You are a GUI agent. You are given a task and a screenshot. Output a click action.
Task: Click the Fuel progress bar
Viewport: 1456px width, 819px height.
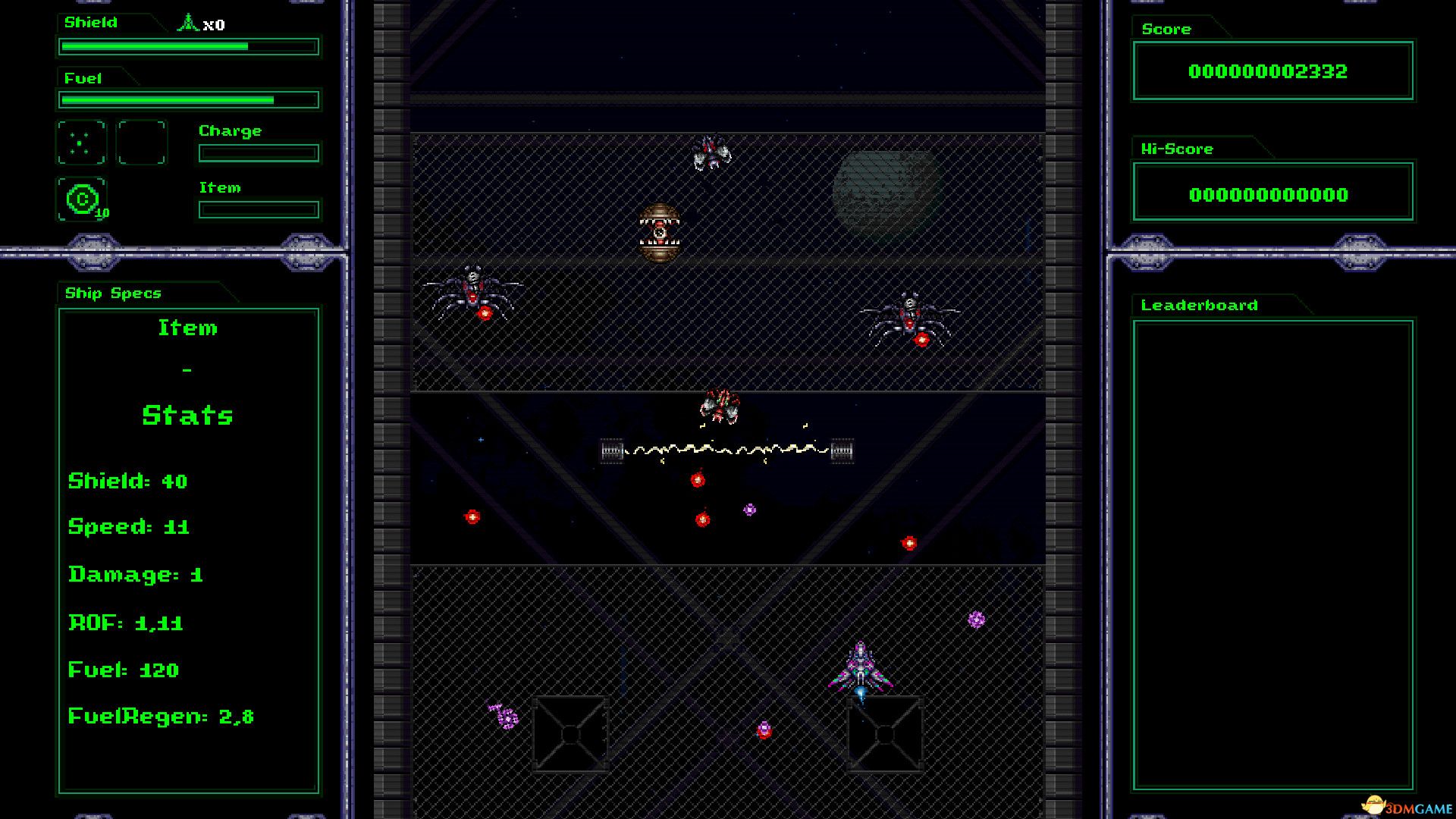(187, 99)
